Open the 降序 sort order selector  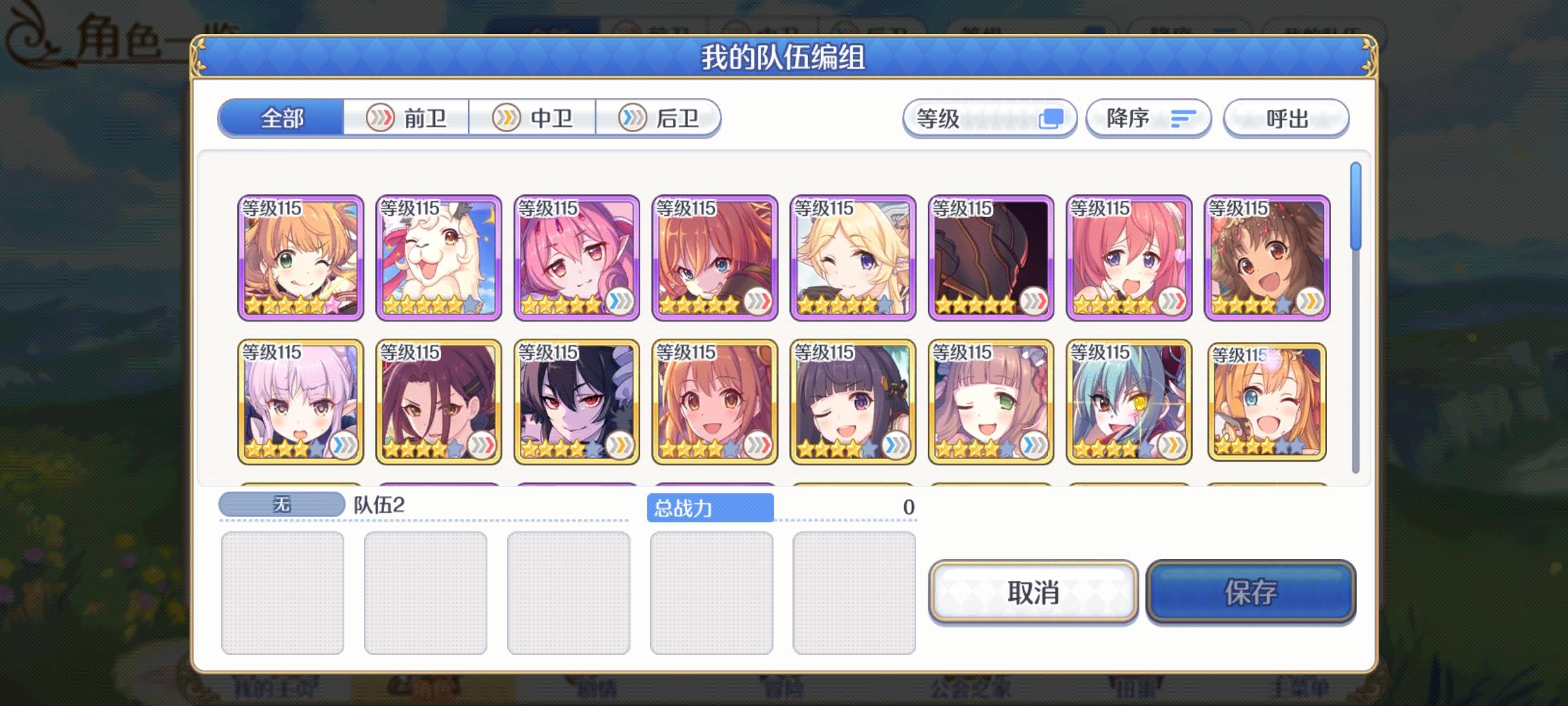click(1148, 118)
